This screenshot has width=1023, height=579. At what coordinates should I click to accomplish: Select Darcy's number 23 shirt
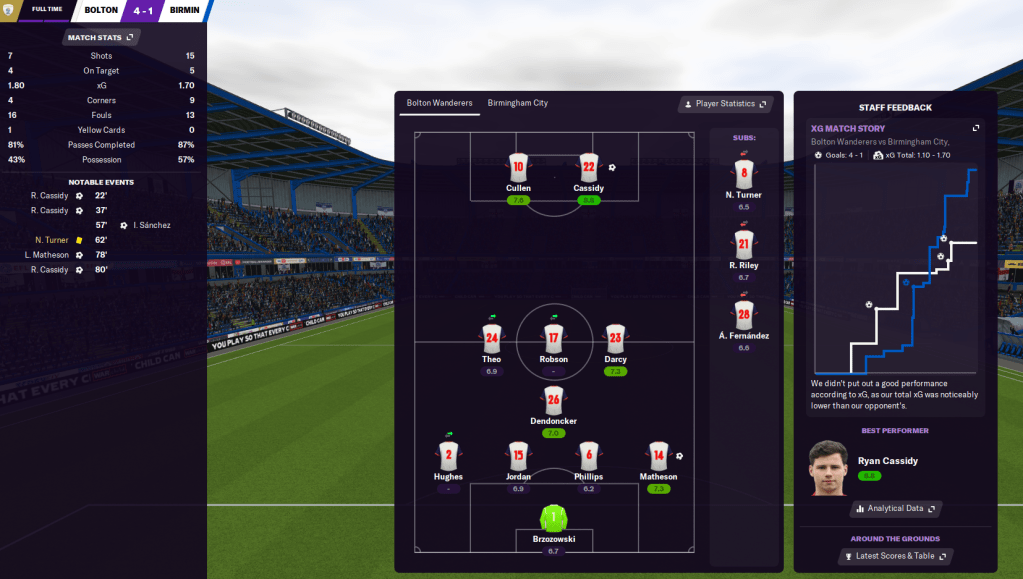click(x=615, y=338)
